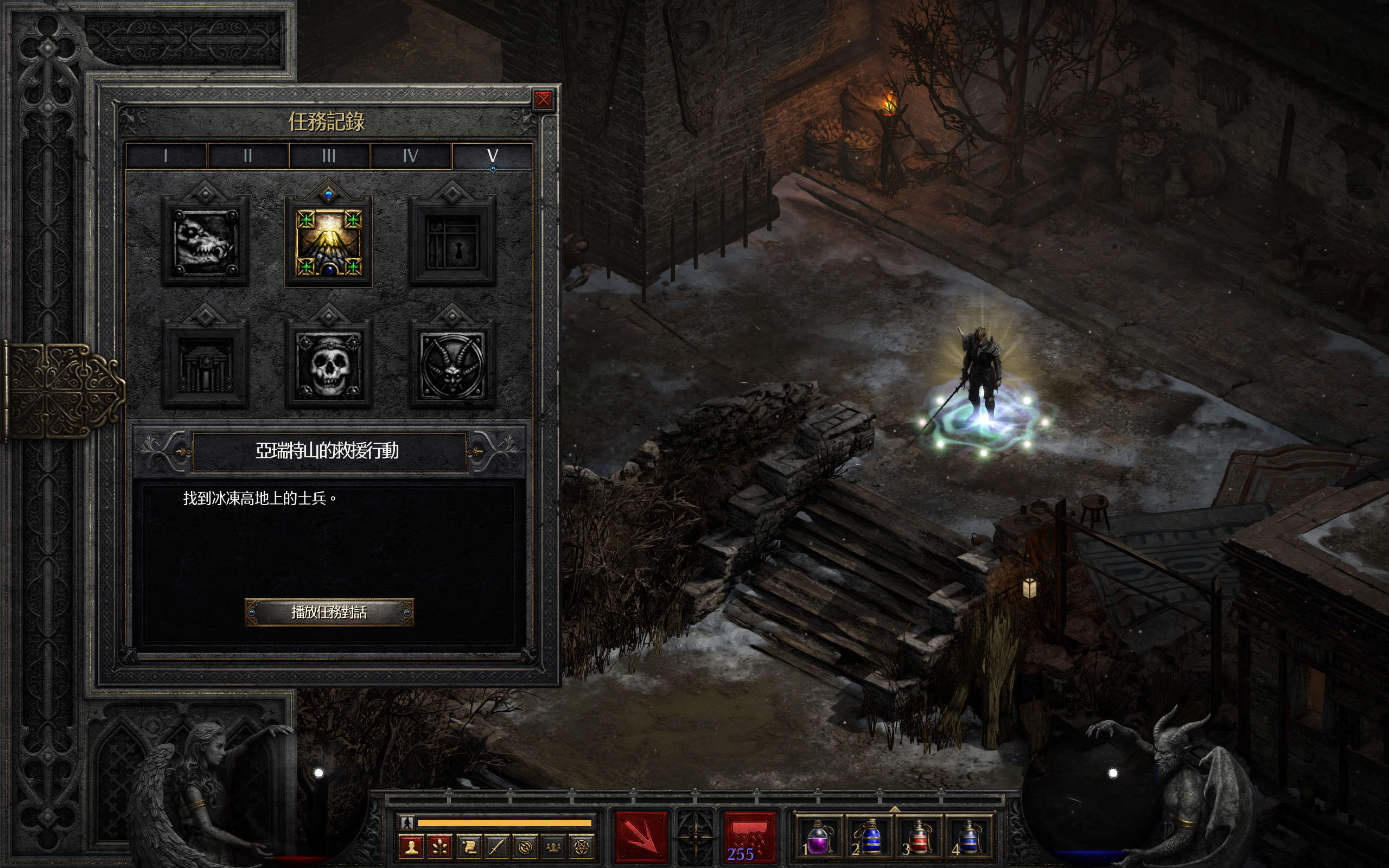Click the pentagram game menu icon

(x=582, y=847)
